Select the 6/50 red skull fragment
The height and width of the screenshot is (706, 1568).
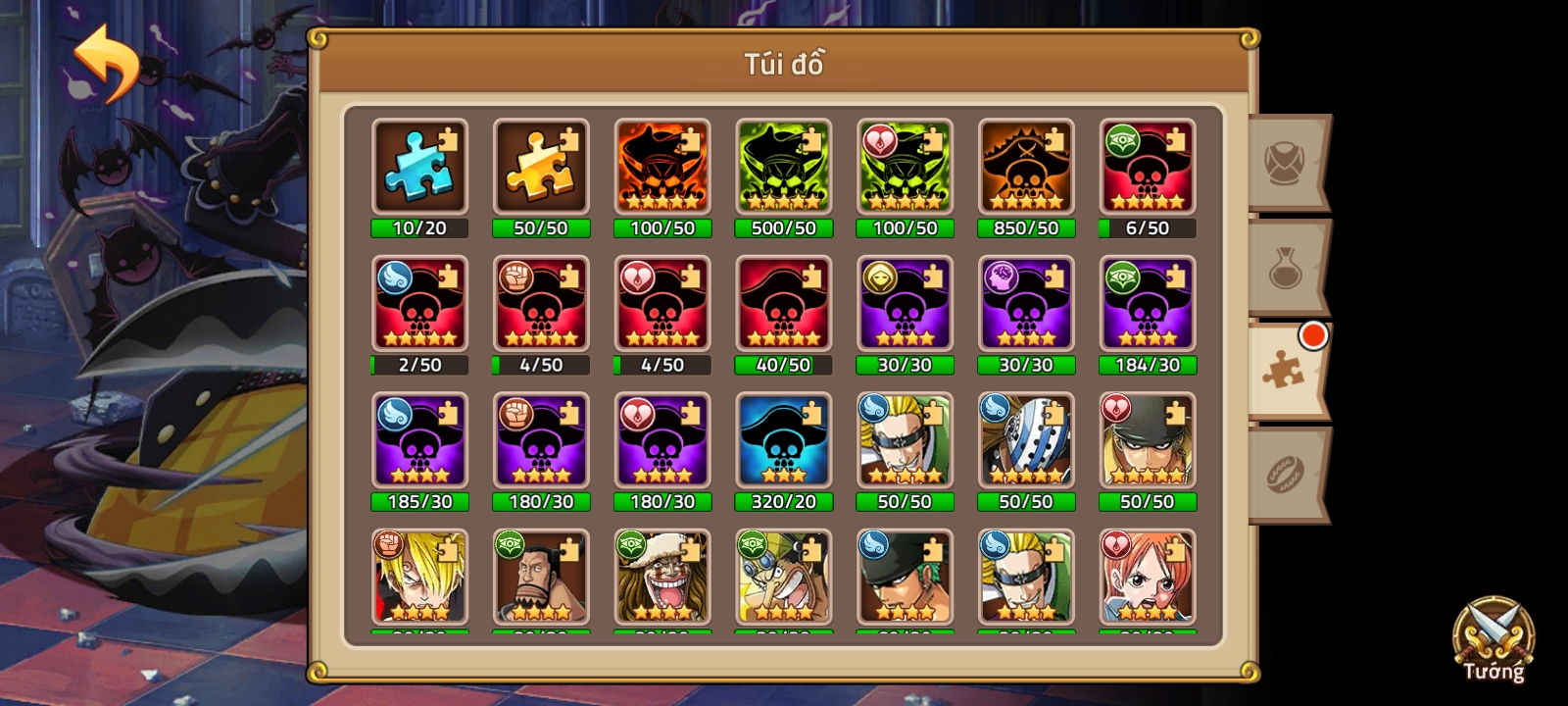click(x=1147, y=167)
